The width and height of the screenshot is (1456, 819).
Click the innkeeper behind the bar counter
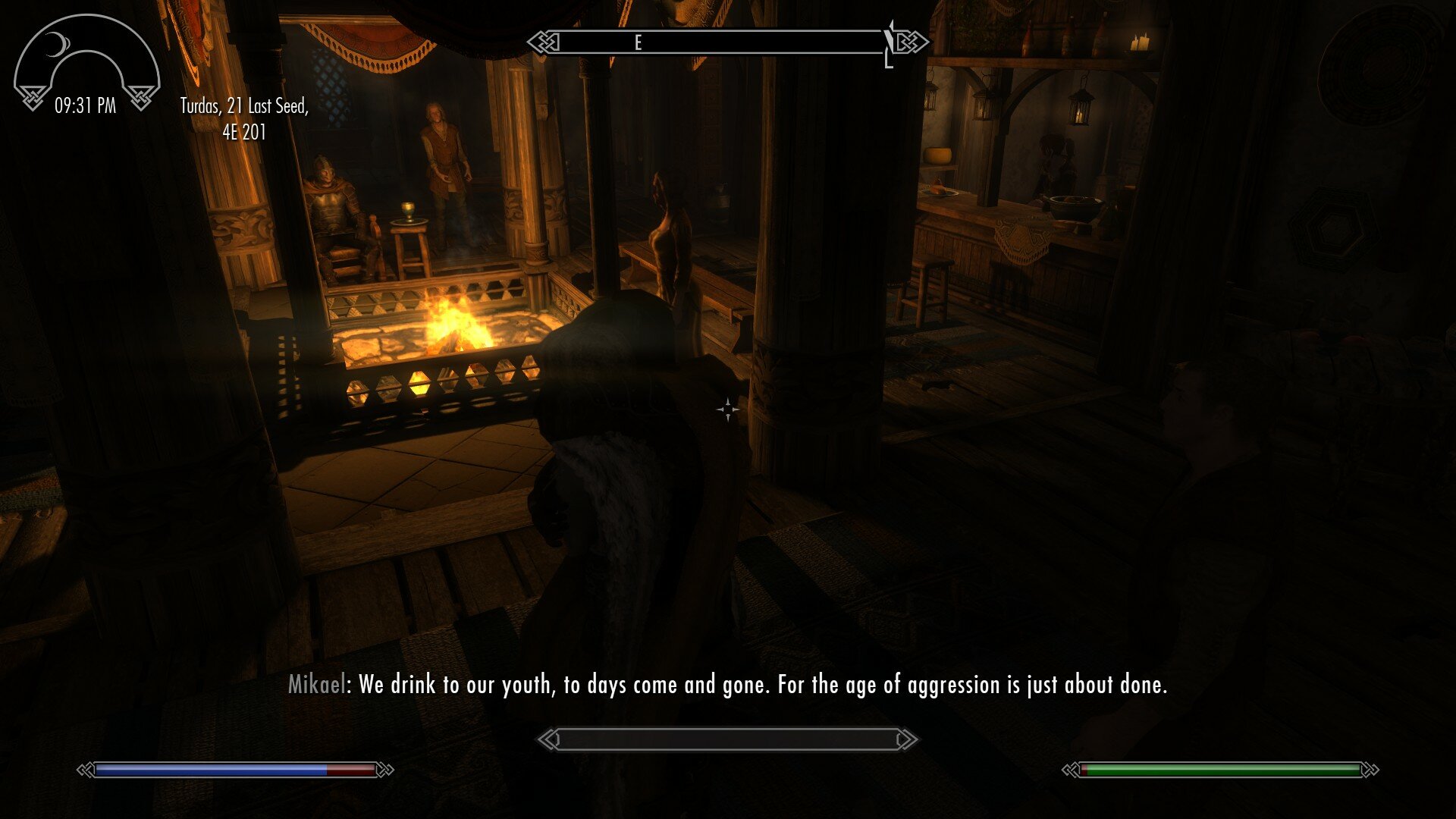1054,159
